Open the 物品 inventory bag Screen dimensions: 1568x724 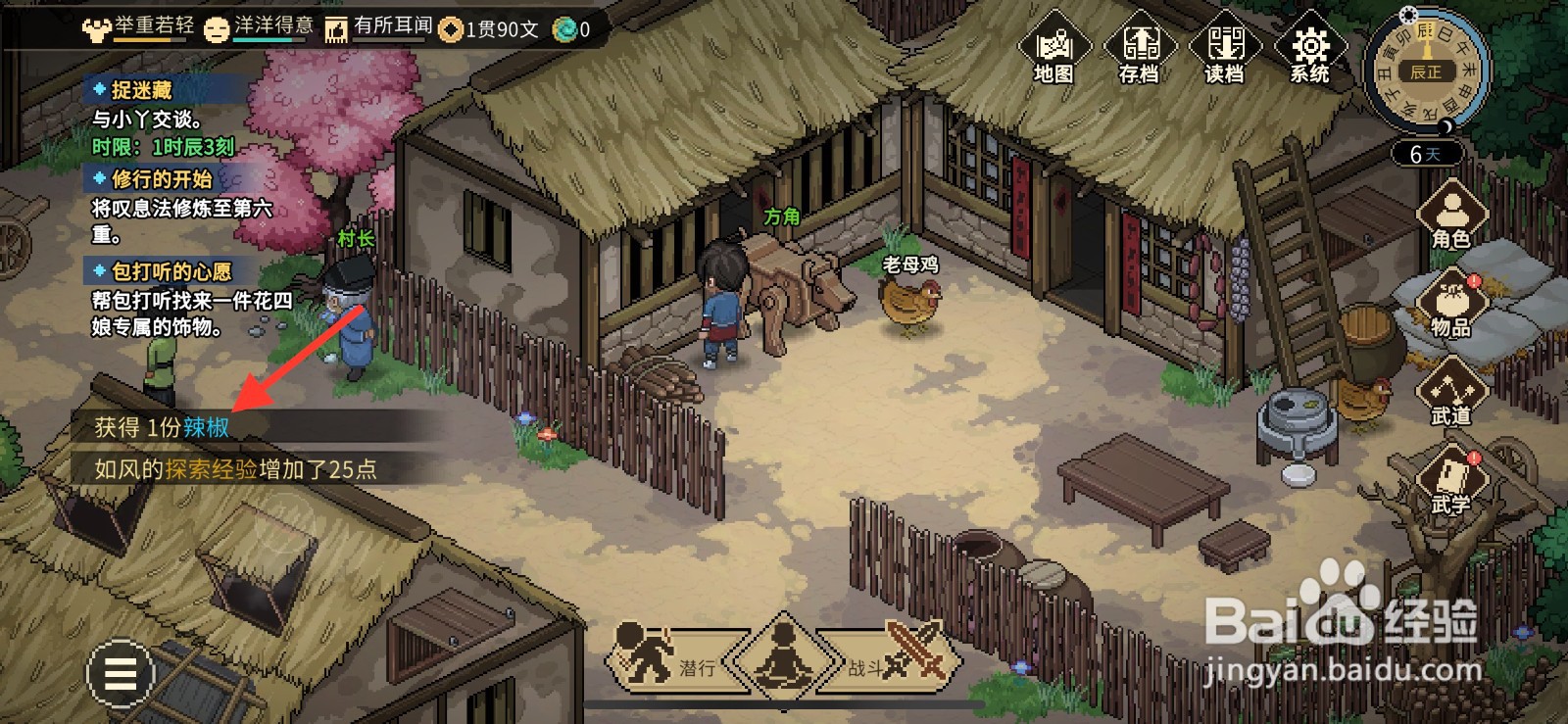(x=1450, y=304)
